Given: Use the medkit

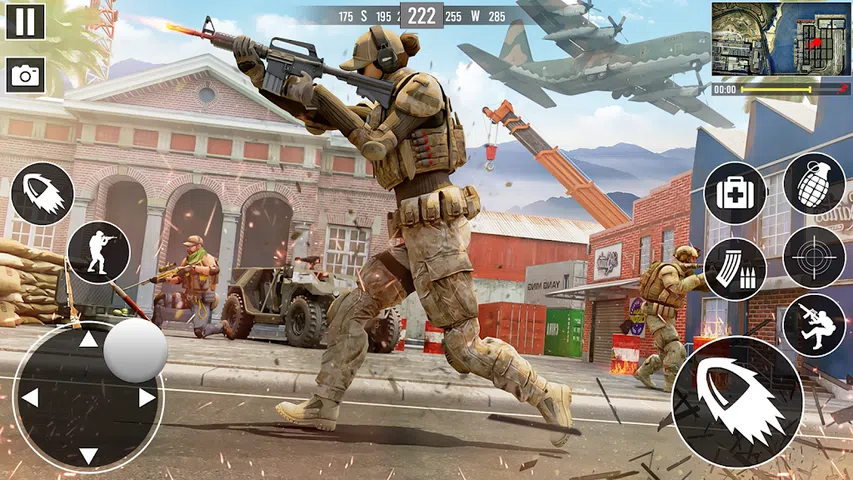Looking at the screenshot, I should [x=735, y=193].
